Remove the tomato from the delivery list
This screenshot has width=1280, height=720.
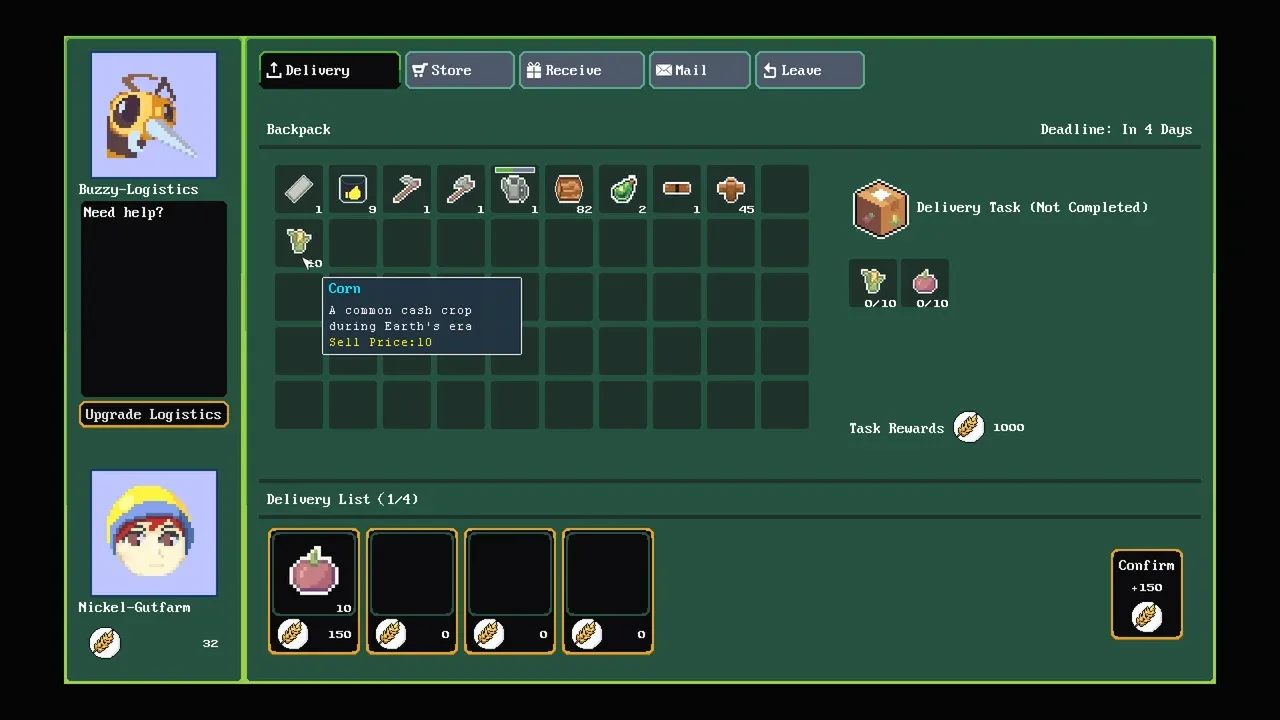[314, 574]
